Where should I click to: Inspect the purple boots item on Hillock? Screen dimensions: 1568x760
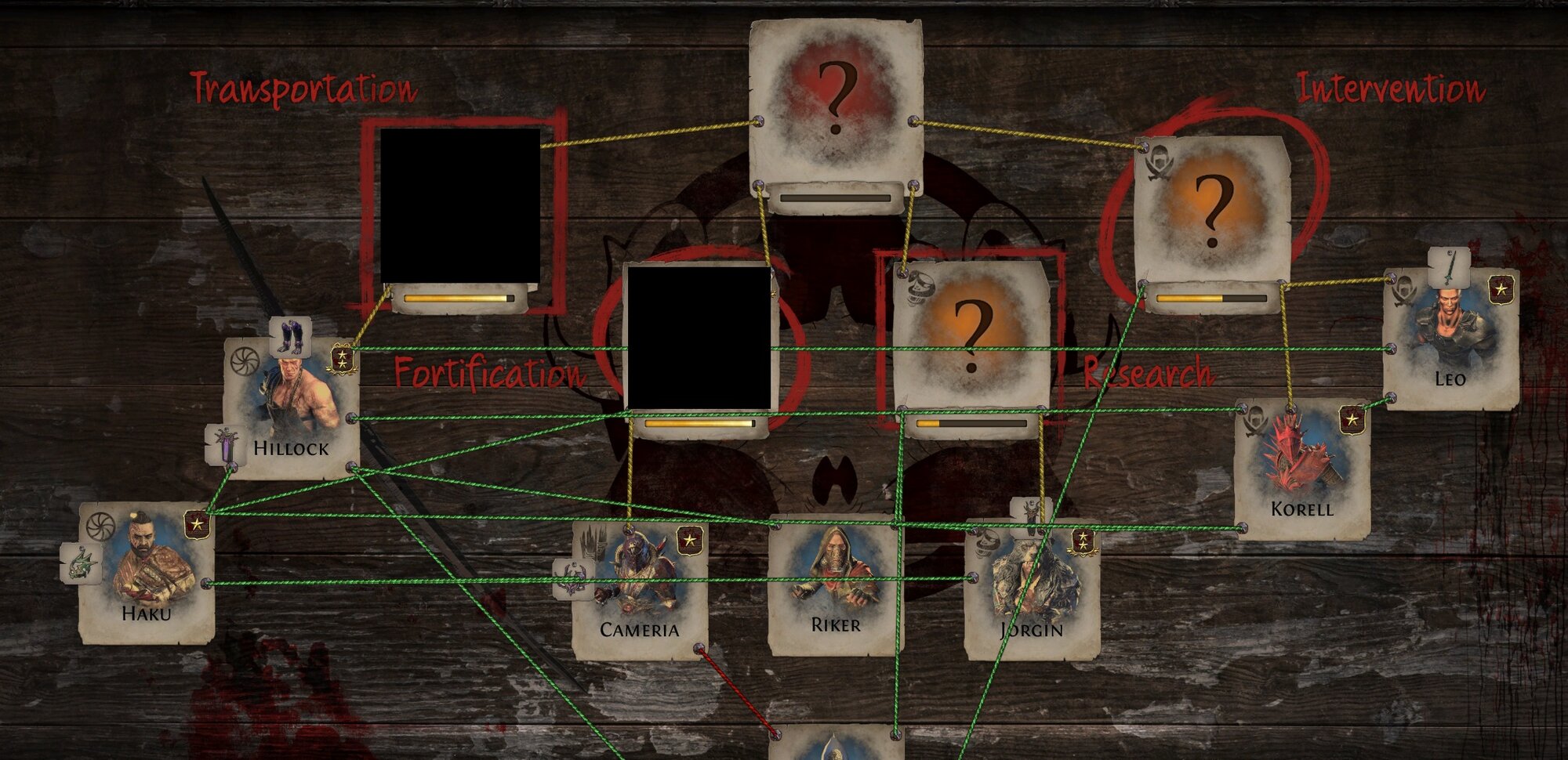pos(290,338)
